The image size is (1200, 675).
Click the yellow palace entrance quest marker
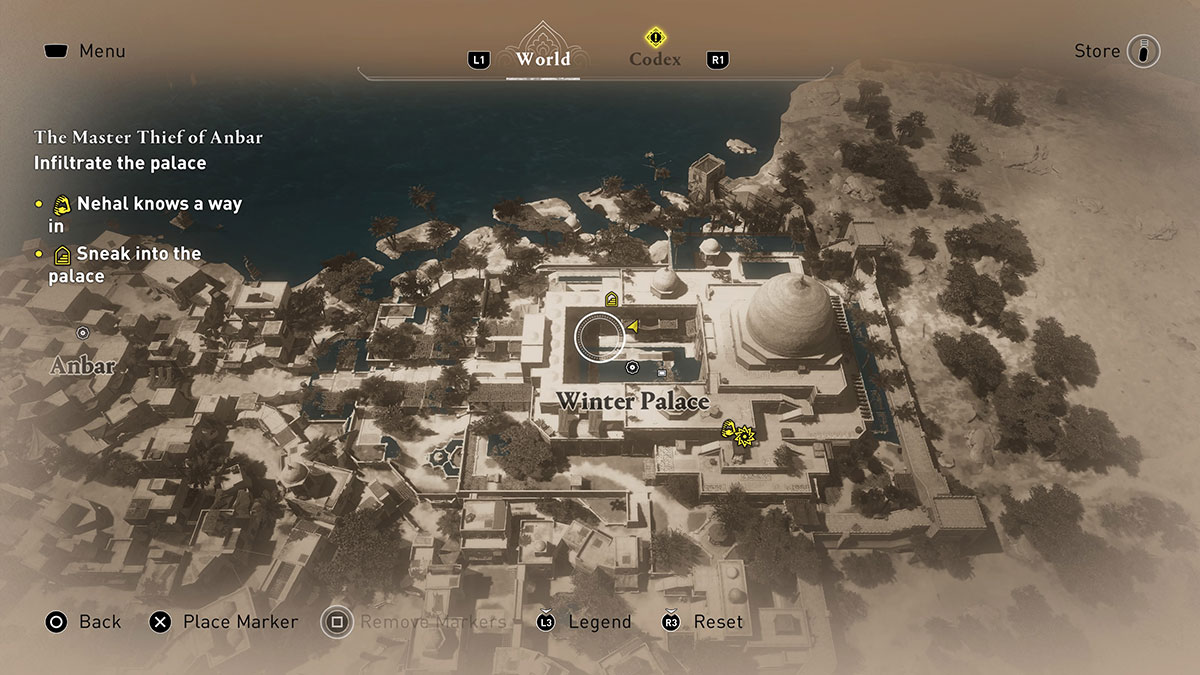tap(611, 298)
